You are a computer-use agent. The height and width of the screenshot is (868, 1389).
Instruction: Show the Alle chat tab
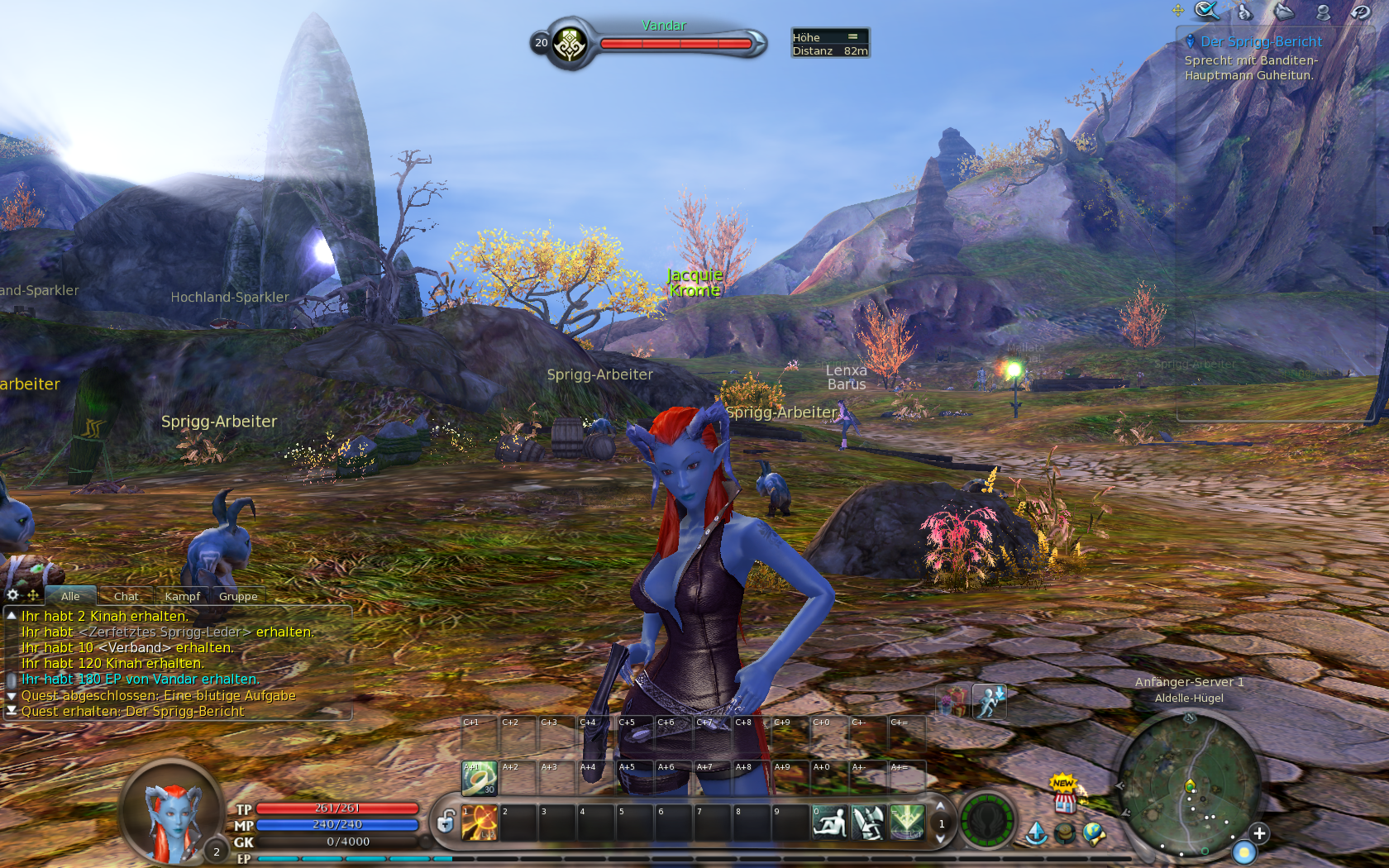point(70,596)
